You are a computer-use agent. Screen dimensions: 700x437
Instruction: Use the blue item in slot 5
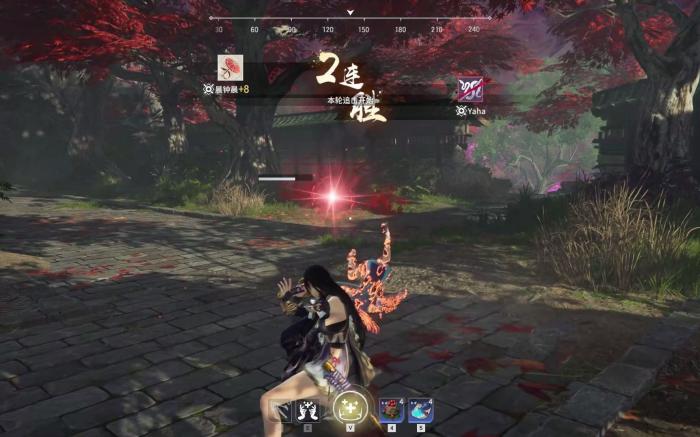(420, 411)
